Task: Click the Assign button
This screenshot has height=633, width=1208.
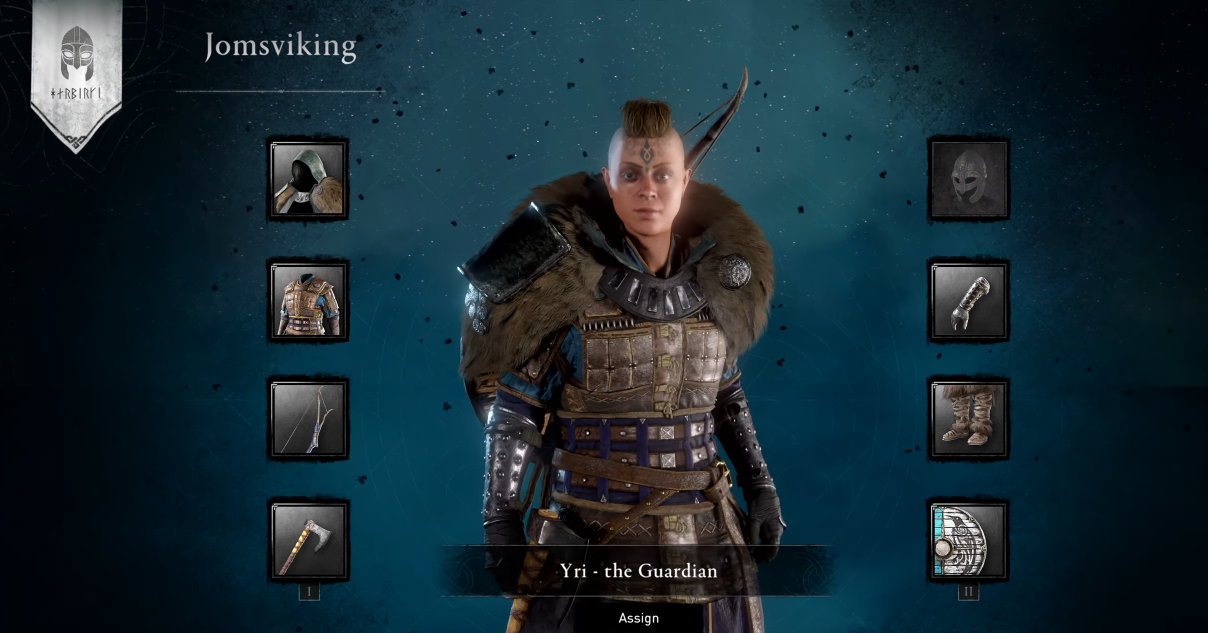Action: [638, 618]
